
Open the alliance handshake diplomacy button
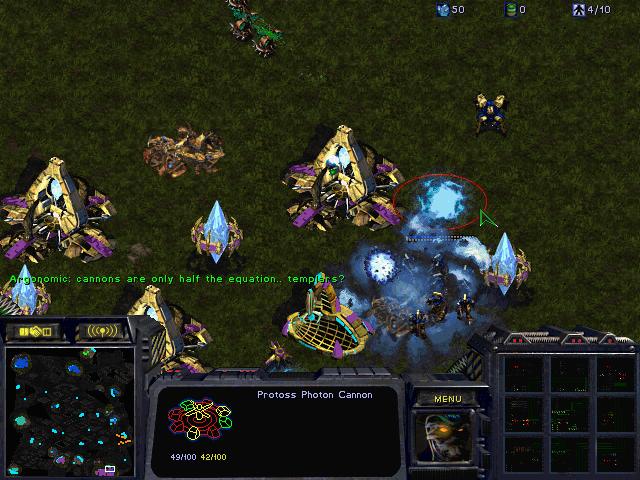34,330
